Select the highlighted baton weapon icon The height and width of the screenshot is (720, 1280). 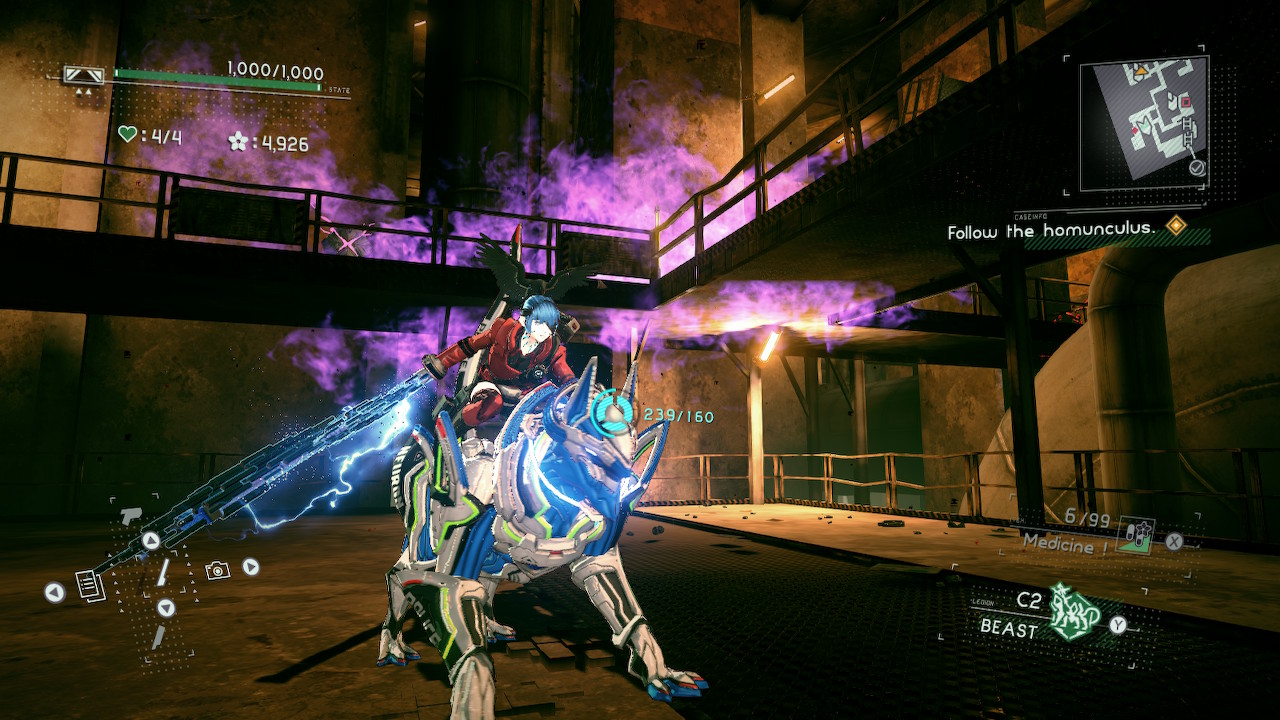point(164,572)
